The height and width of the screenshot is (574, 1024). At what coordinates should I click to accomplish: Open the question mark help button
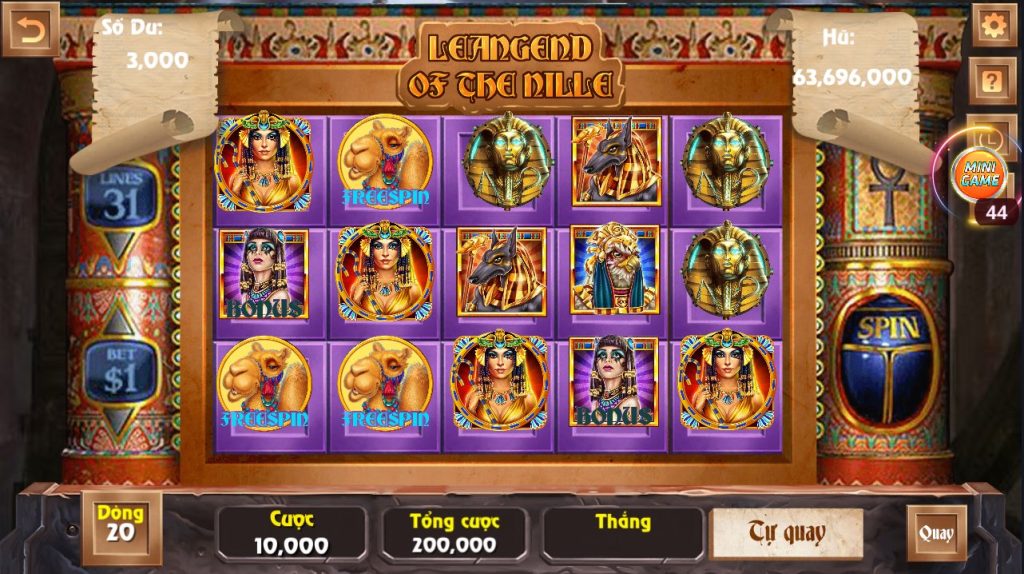click(993, 81)
